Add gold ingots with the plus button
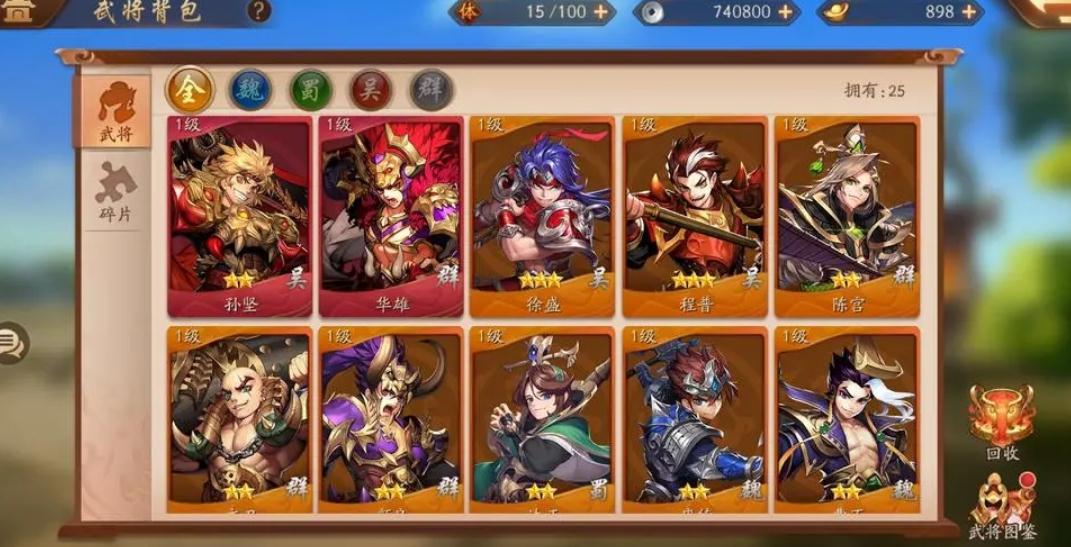 click(968, 12)
